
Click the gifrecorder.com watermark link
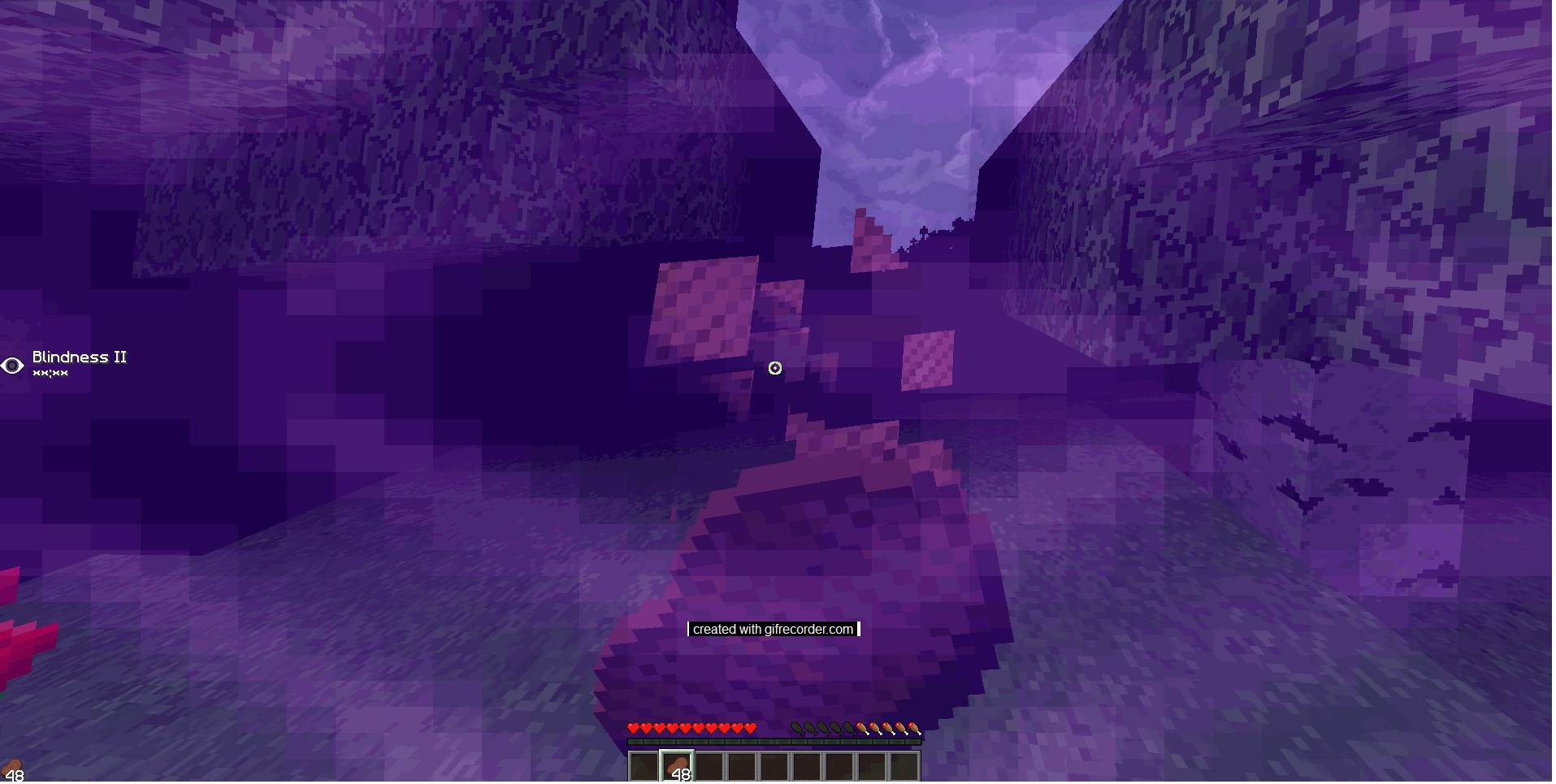[x=774, y=629]
